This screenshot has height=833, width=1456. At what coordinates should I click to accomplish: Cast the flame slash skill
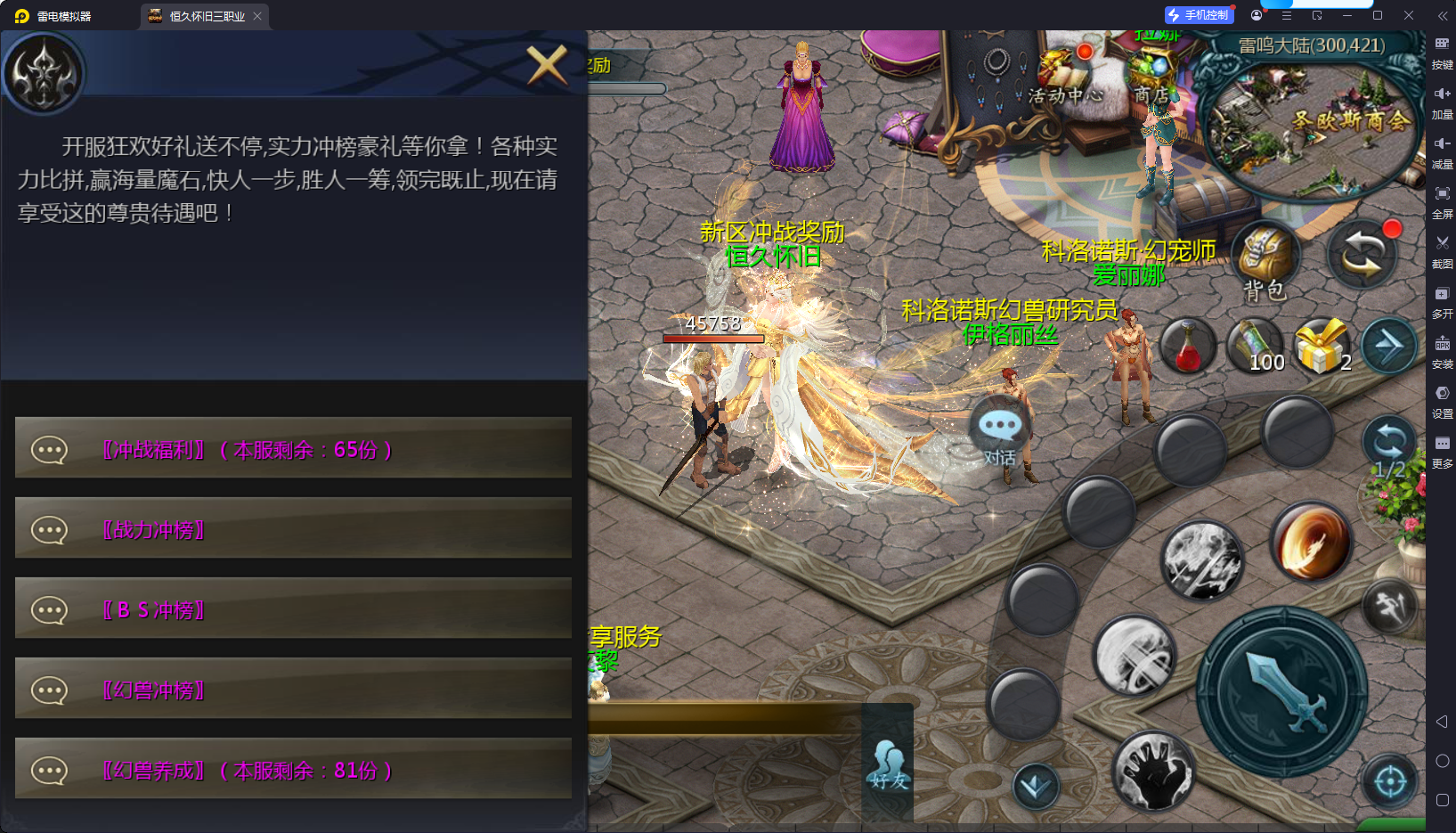click(1309, 541)
